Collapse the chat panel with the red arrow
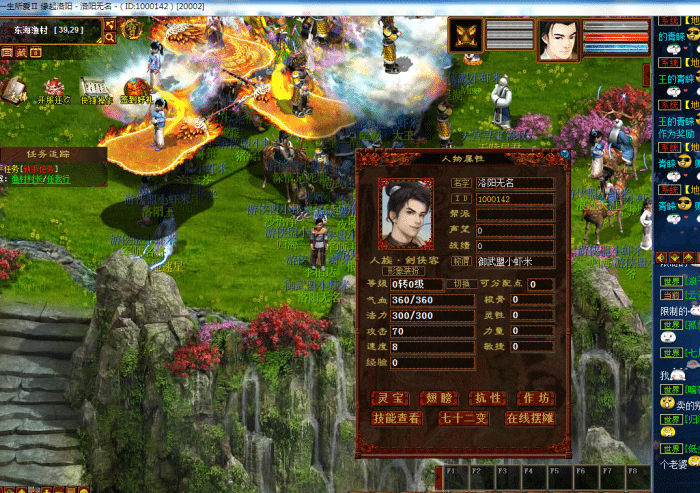 662,258
